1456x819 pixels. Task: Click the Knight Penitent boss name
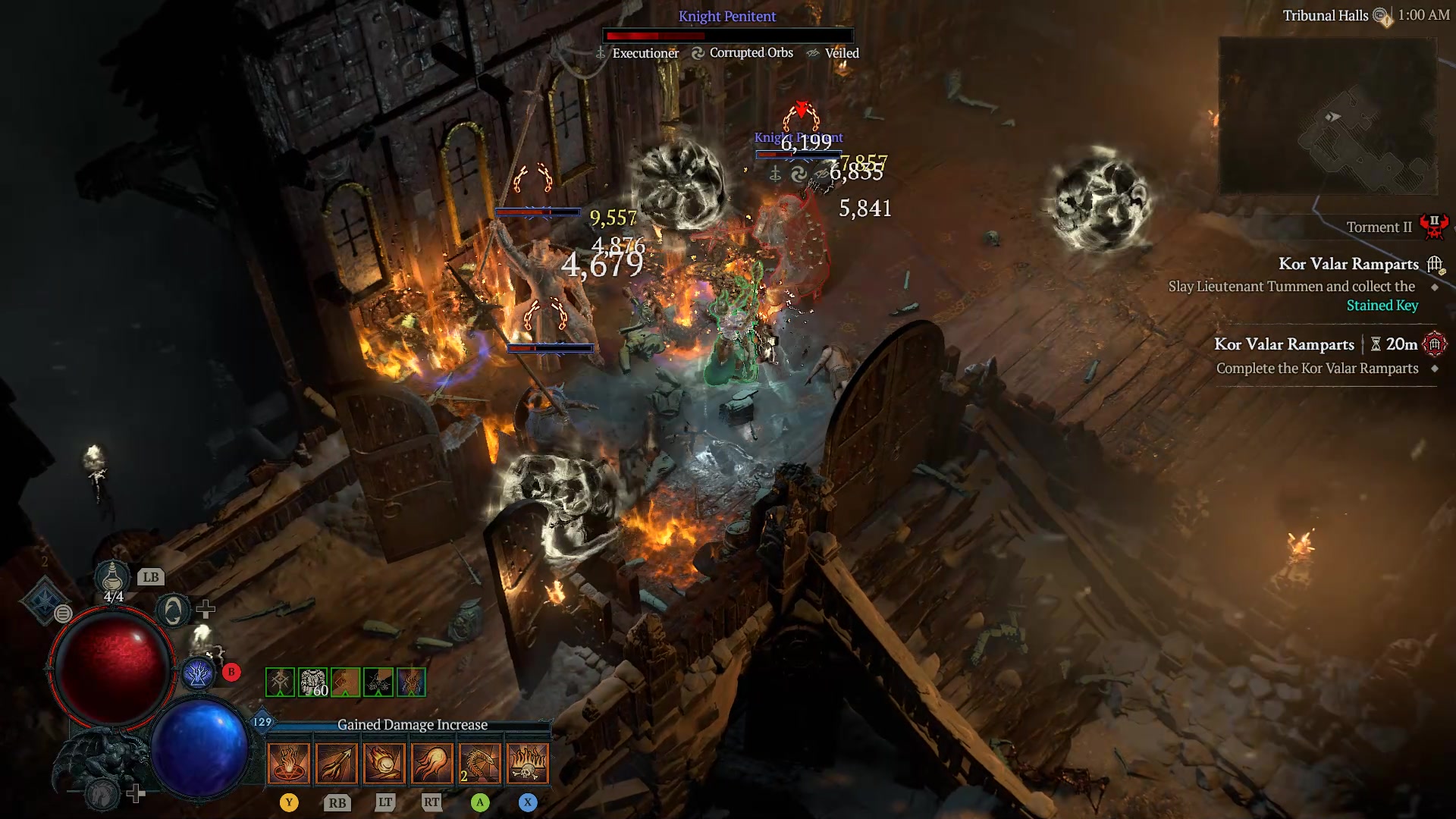pyautogui.click(x=727, y=16)
